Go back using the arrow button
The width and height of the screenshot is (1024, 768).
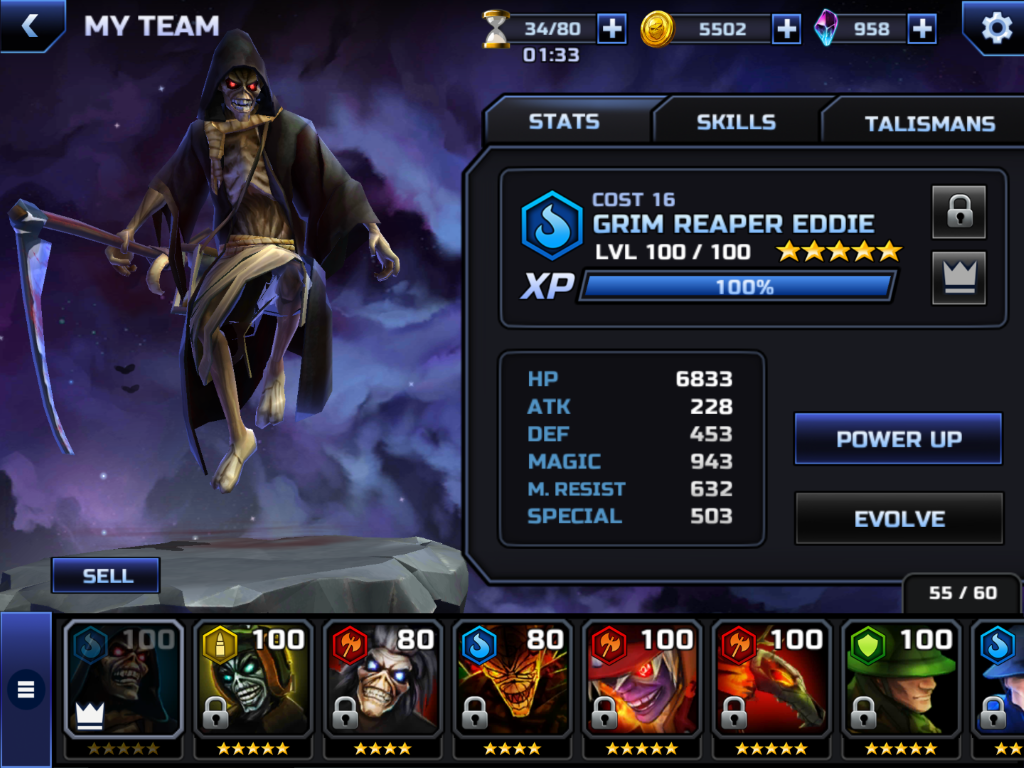tap(30, 25)
